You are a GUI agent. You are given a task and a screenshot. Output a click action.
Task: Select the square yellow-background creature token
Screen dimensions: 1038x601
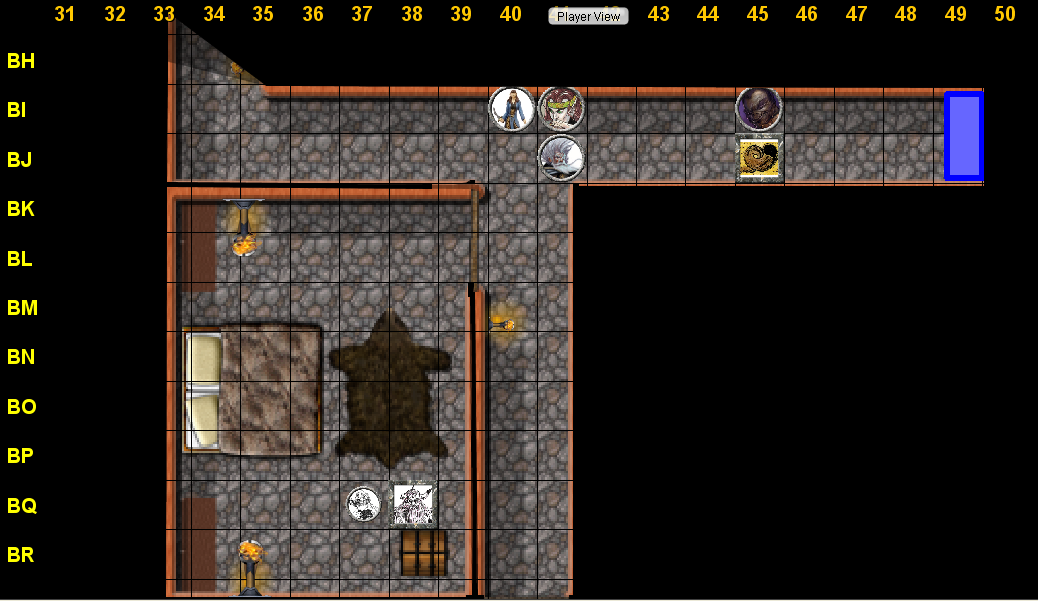[759, 159]
